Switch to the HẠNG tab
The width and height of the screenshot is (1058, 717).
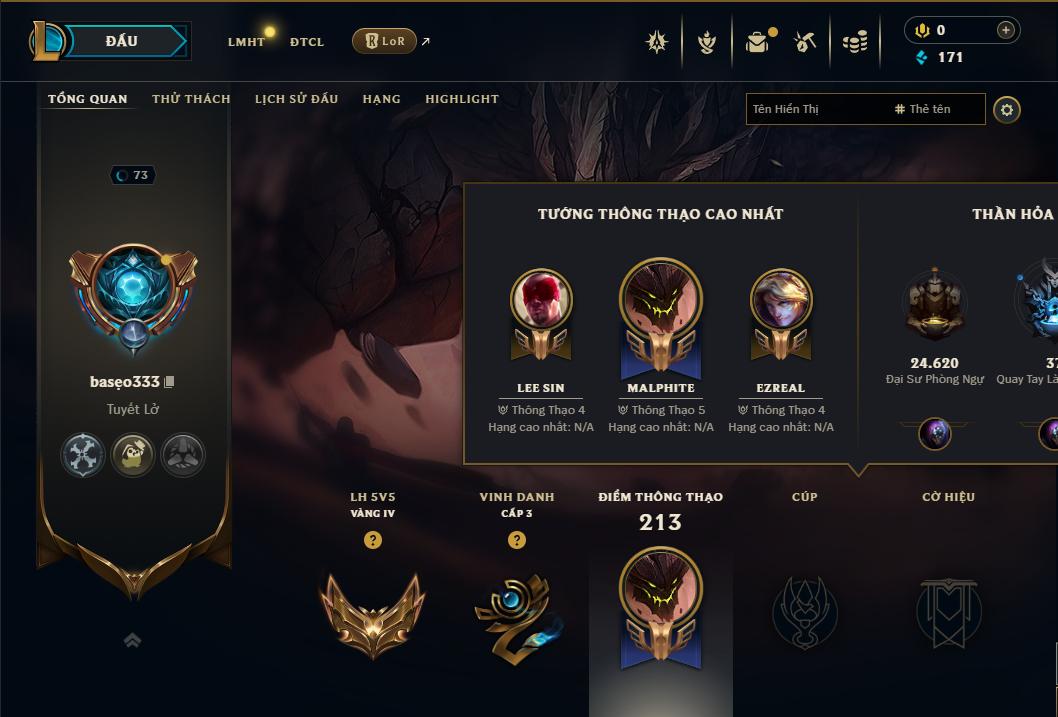pos(381,99)
